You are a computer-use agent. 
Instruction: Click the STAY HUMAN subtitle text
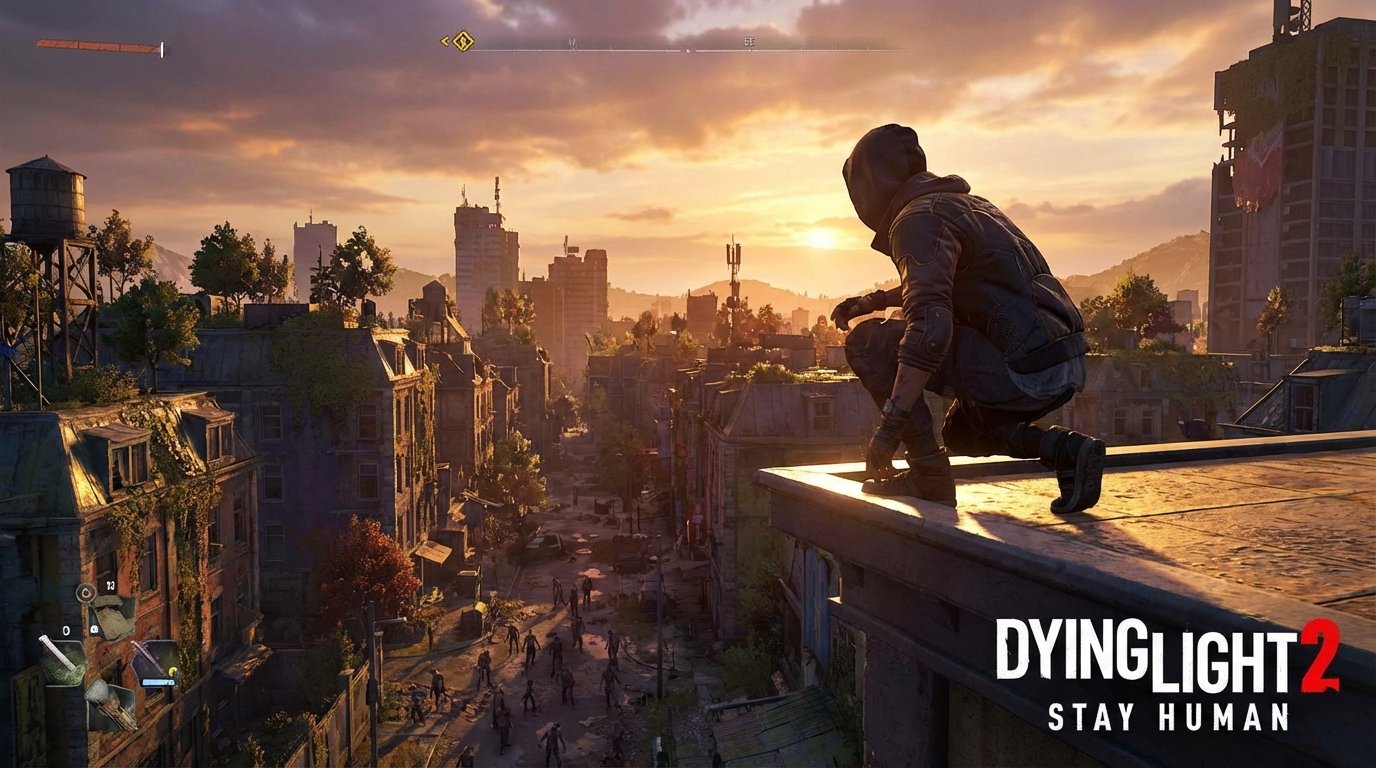[x=1170, y=716]
